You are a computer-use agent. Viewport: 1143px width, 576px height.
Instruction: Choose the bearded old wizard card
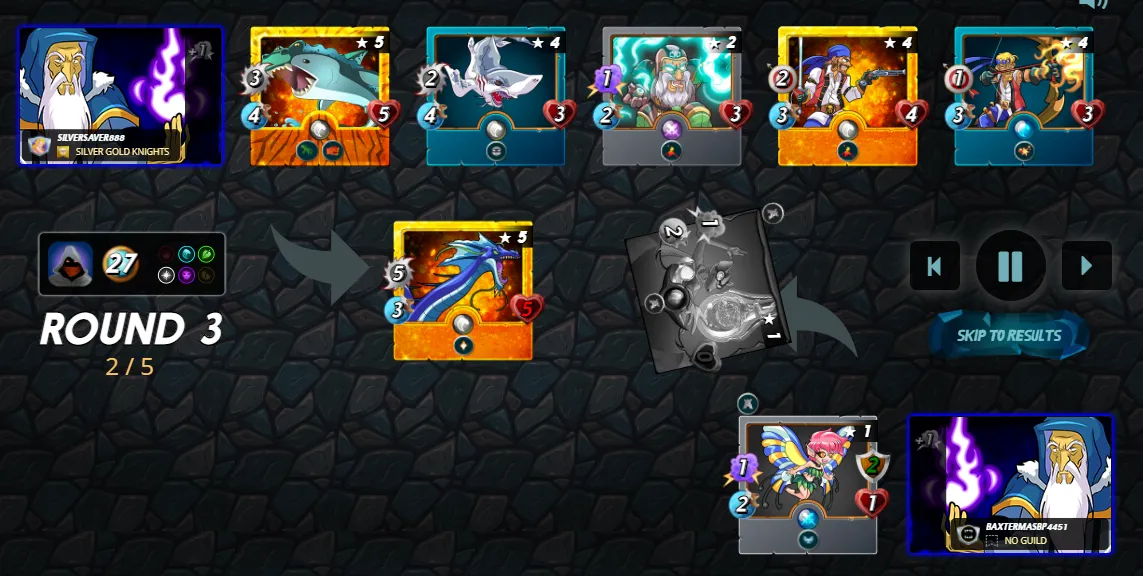[672, 95]
